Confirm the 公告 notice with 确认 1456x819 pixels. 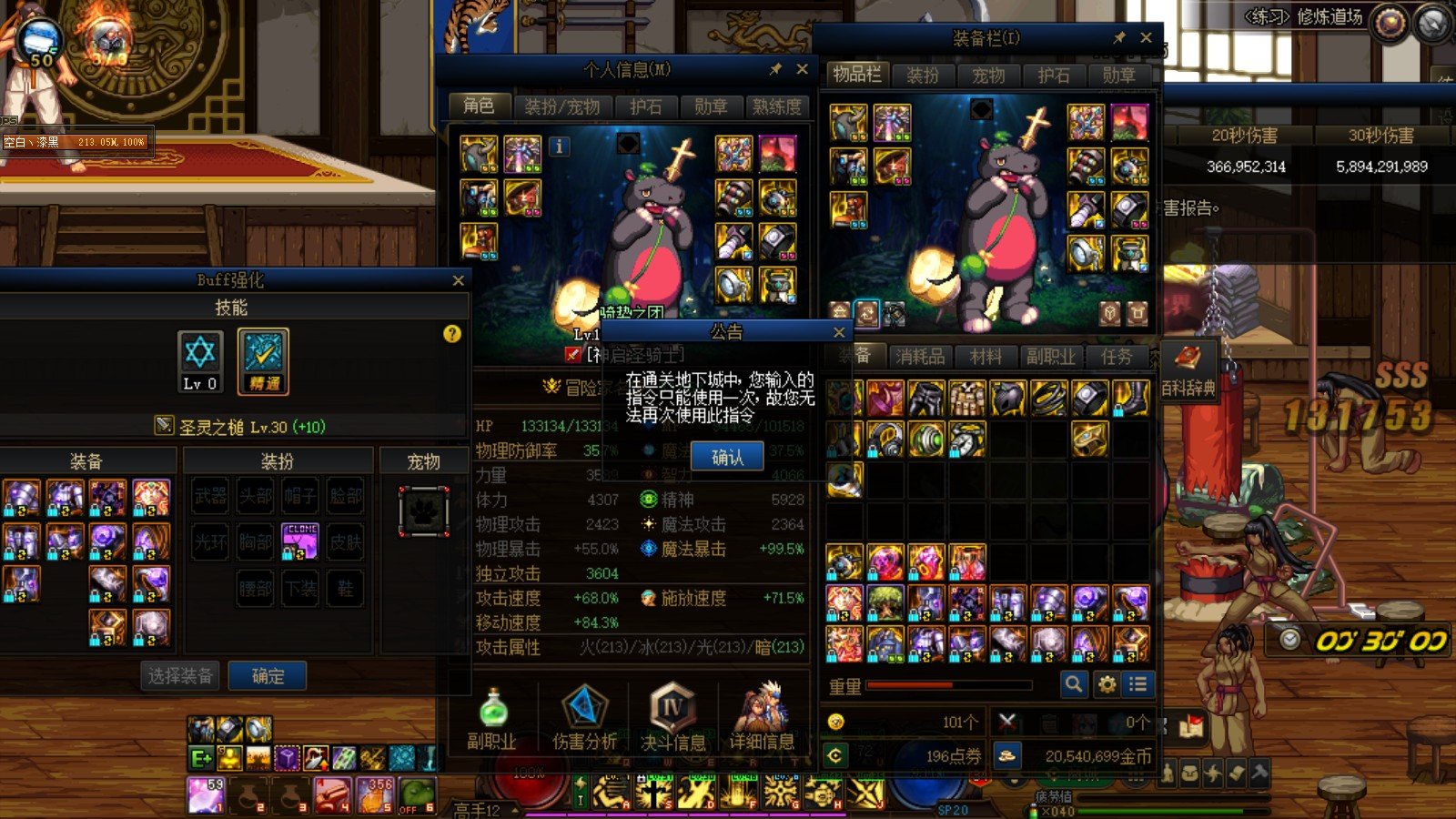(x=726, y=458)
